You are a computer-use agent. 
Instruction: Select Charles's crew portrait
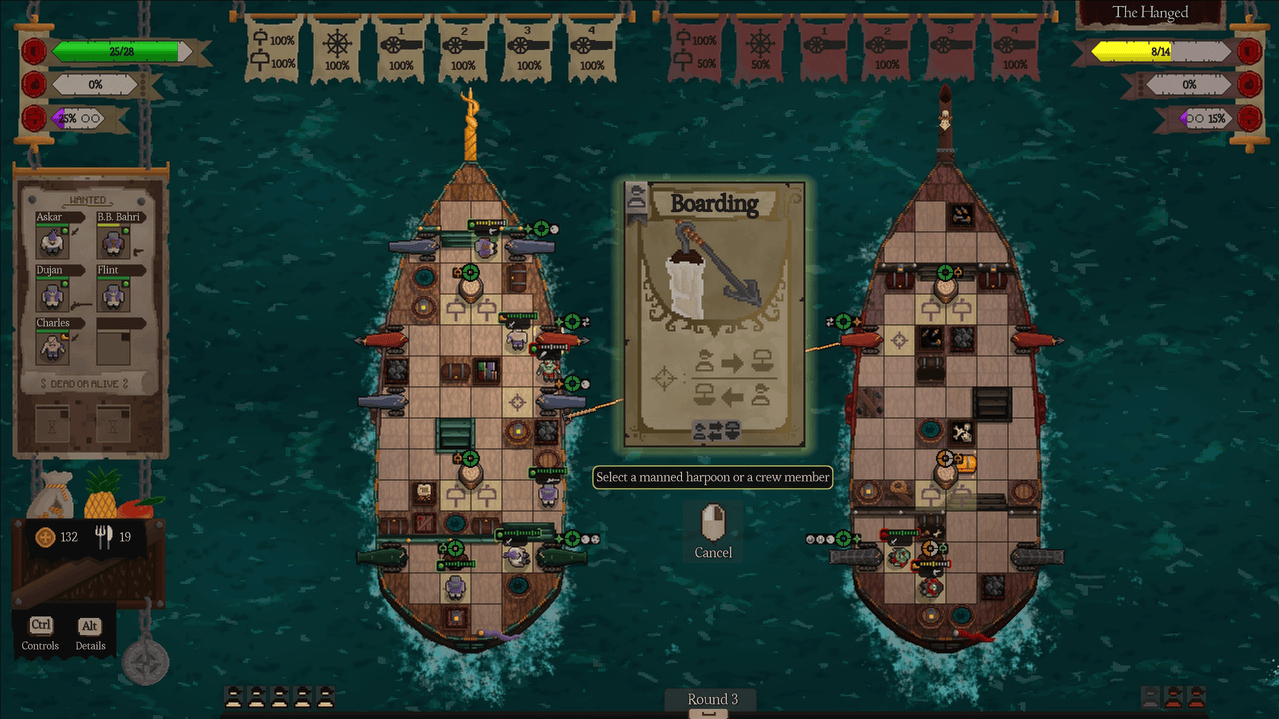point(51,346)
